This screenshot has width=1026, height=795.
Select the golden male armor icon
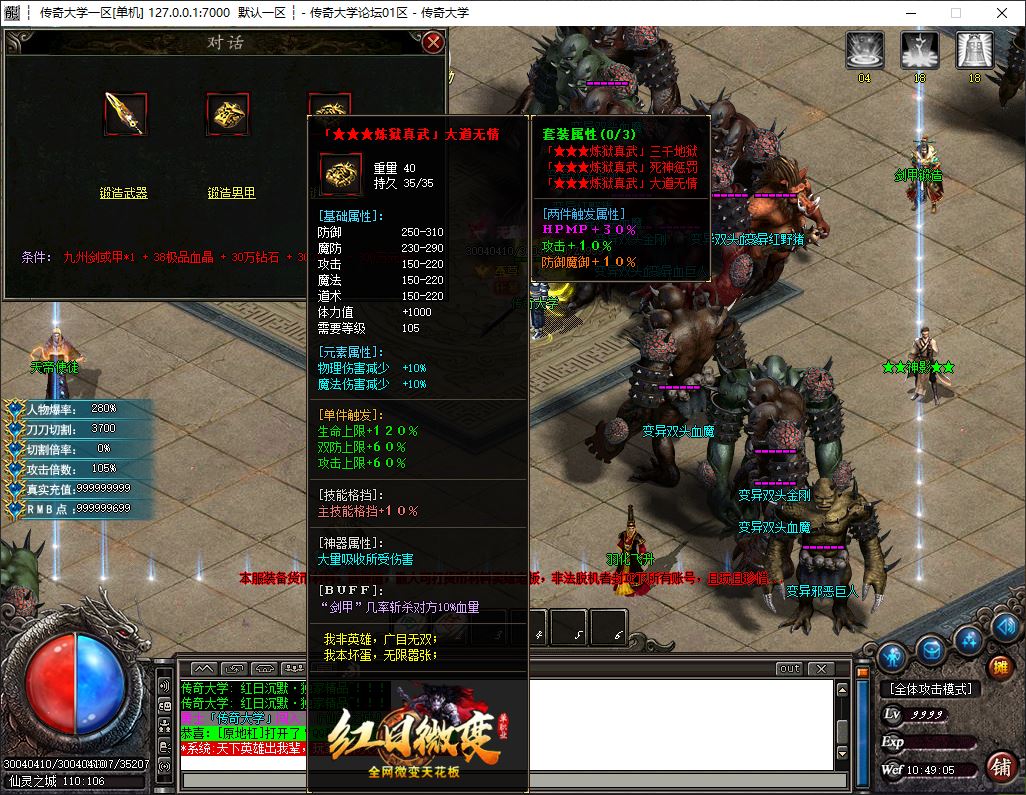pyautogui.click(x=227, y=114)
